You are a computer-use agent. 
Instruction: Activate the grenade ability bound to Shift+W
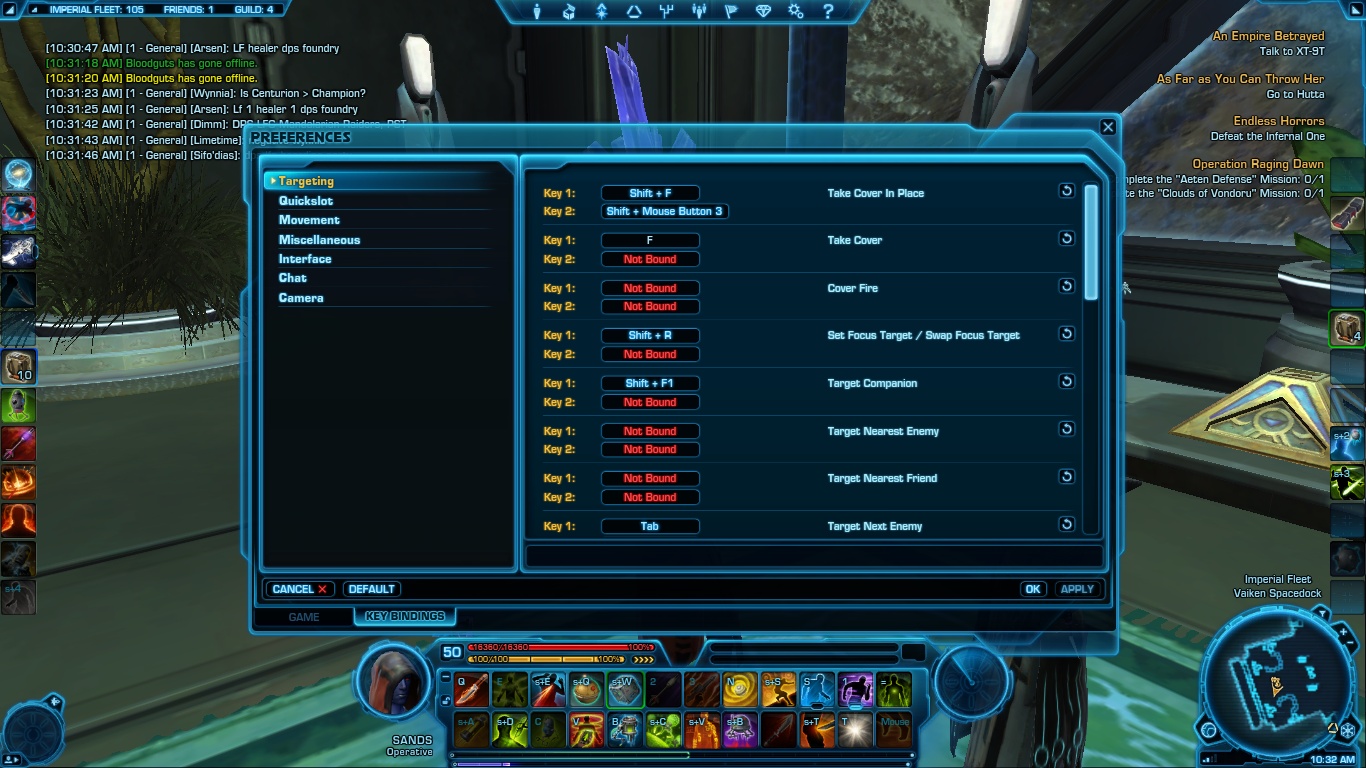click(625, 689)
